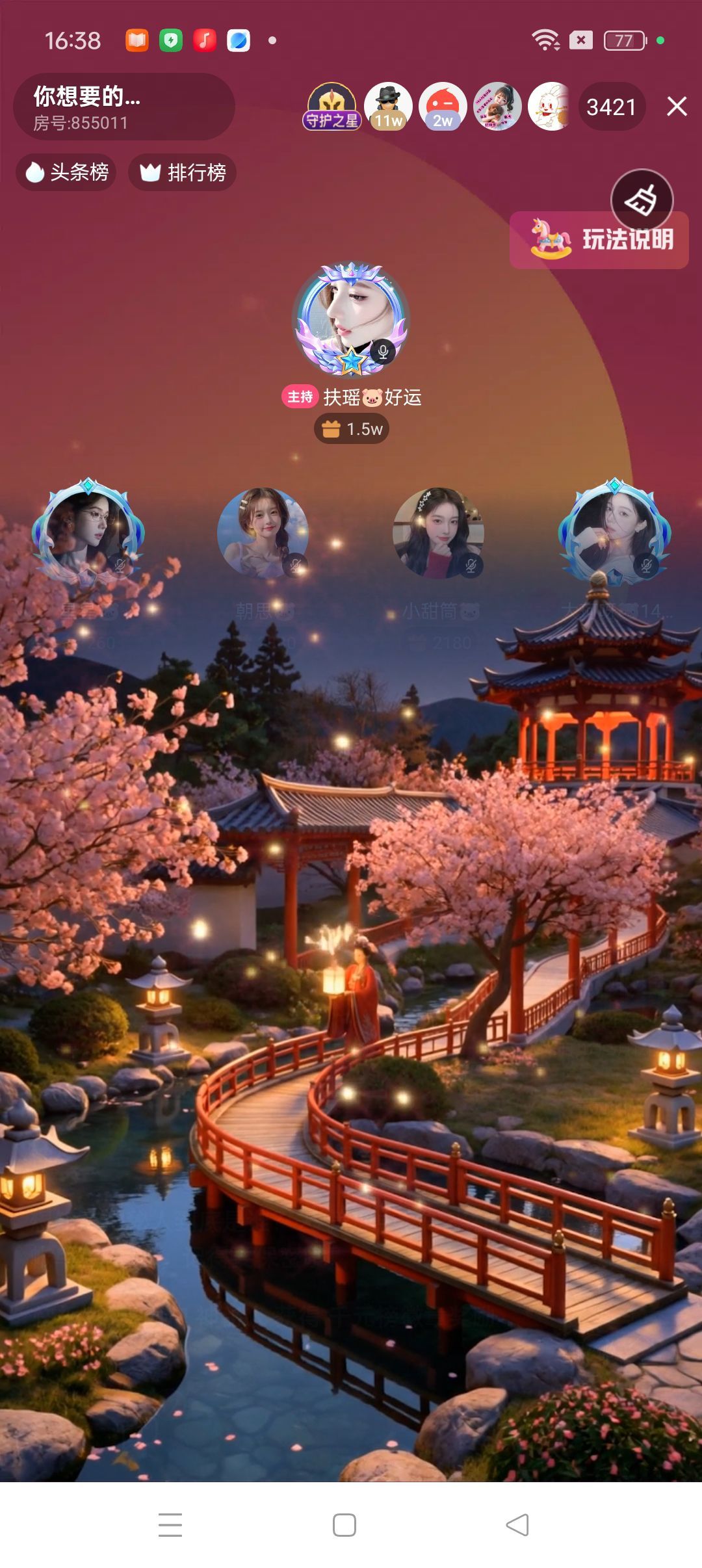View the 守护之星 guardian star avatar

point(331,107)
